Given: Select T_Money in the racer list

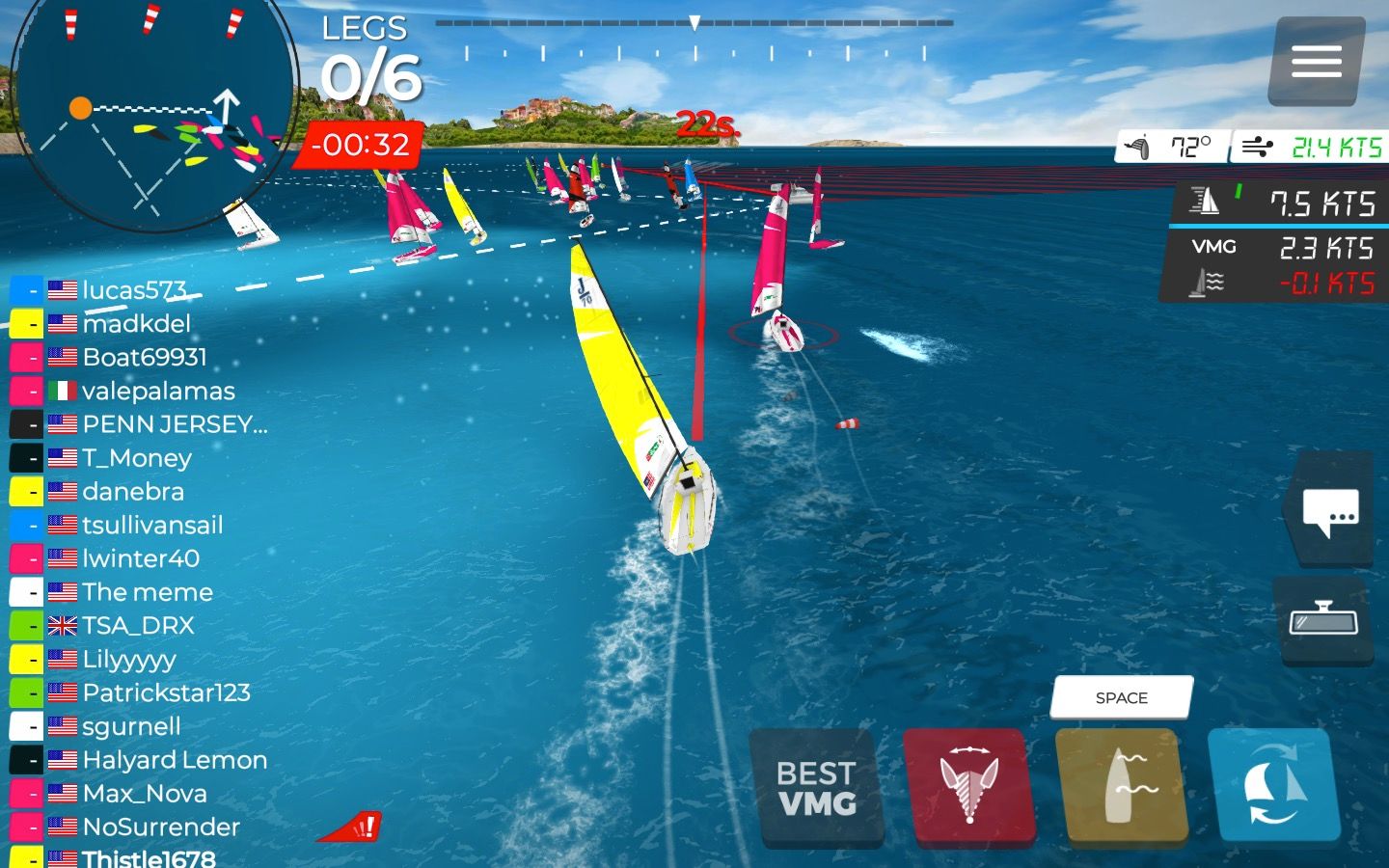Looking at the screenshot, I should point(136,458).
